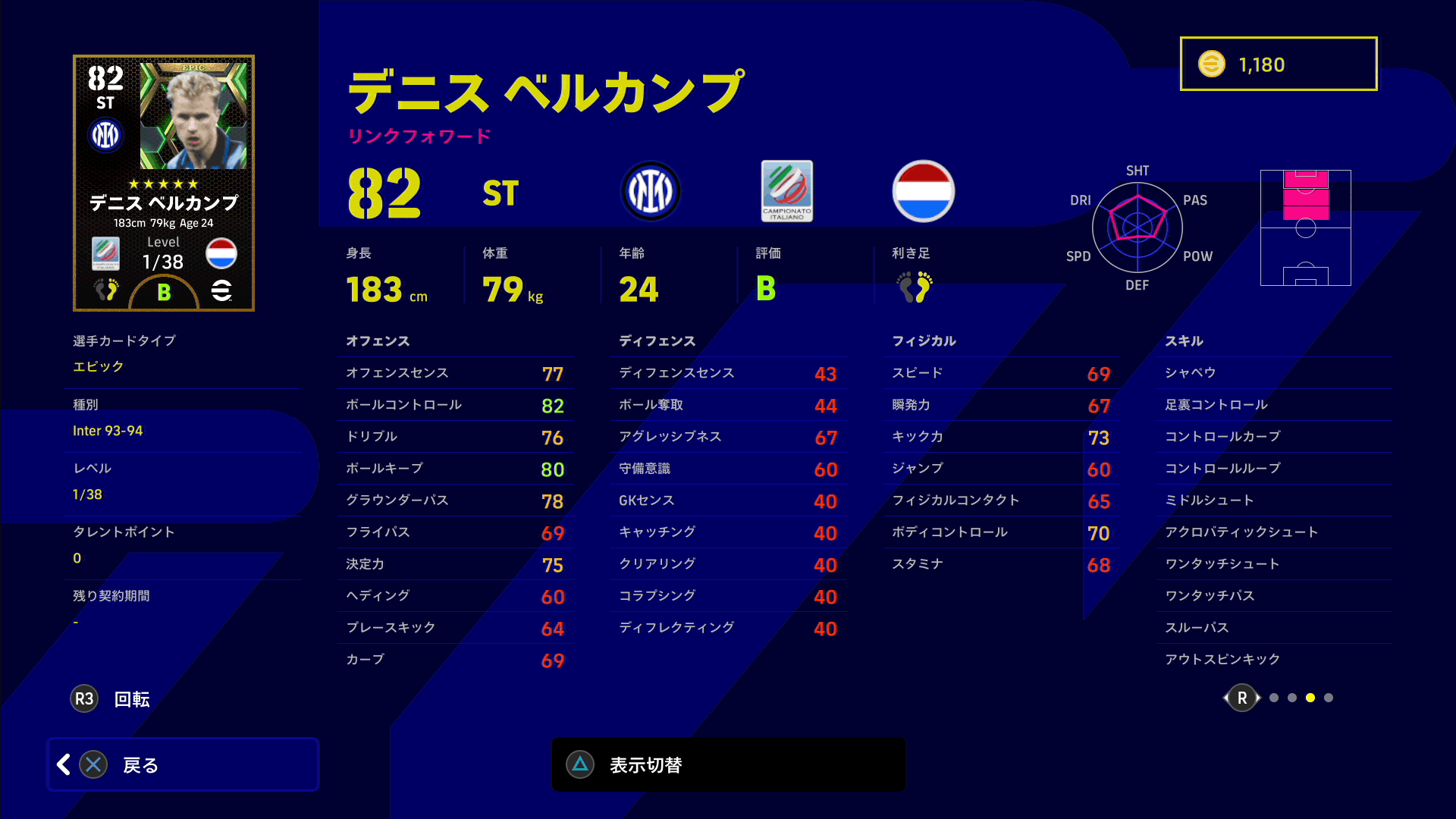The image size is (1456, 819).
Task: Select the コントロールカーブ skill row
Action: [x=1278, y=436]
